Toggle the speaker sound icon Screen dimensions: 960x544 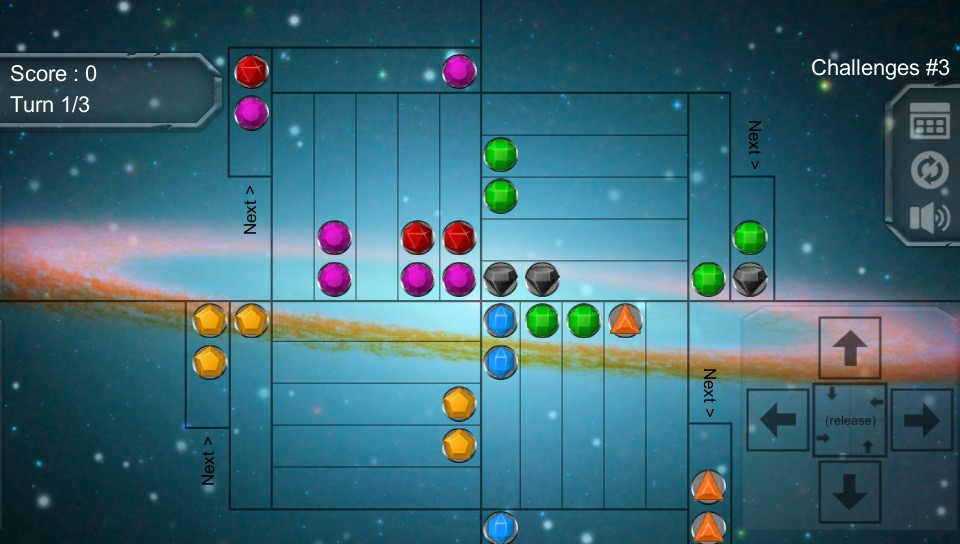(x=929, y=218)
